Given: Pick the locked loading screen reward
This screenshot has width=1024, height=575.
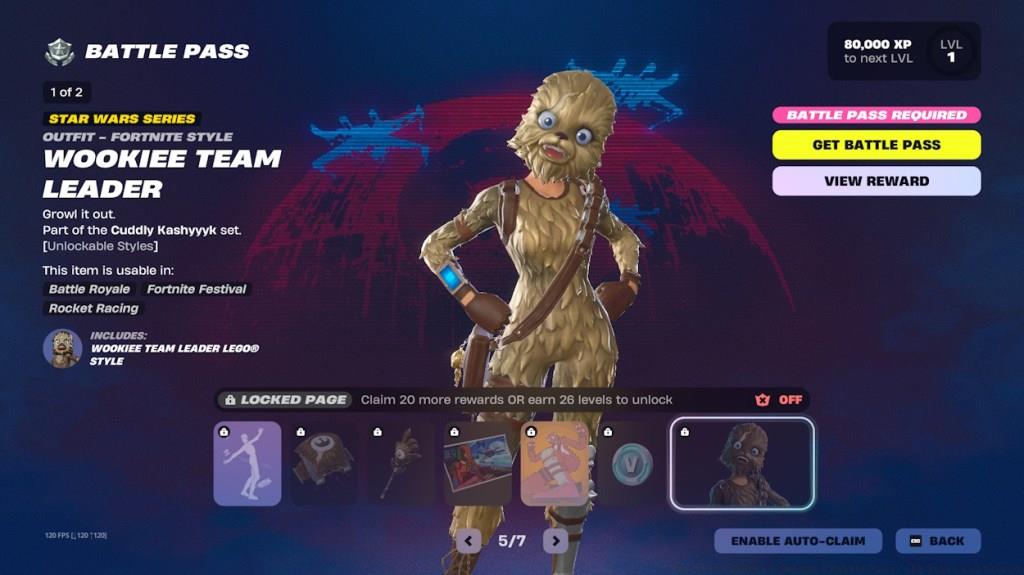Looking at the screenshot, I should [x=478, y=463].
